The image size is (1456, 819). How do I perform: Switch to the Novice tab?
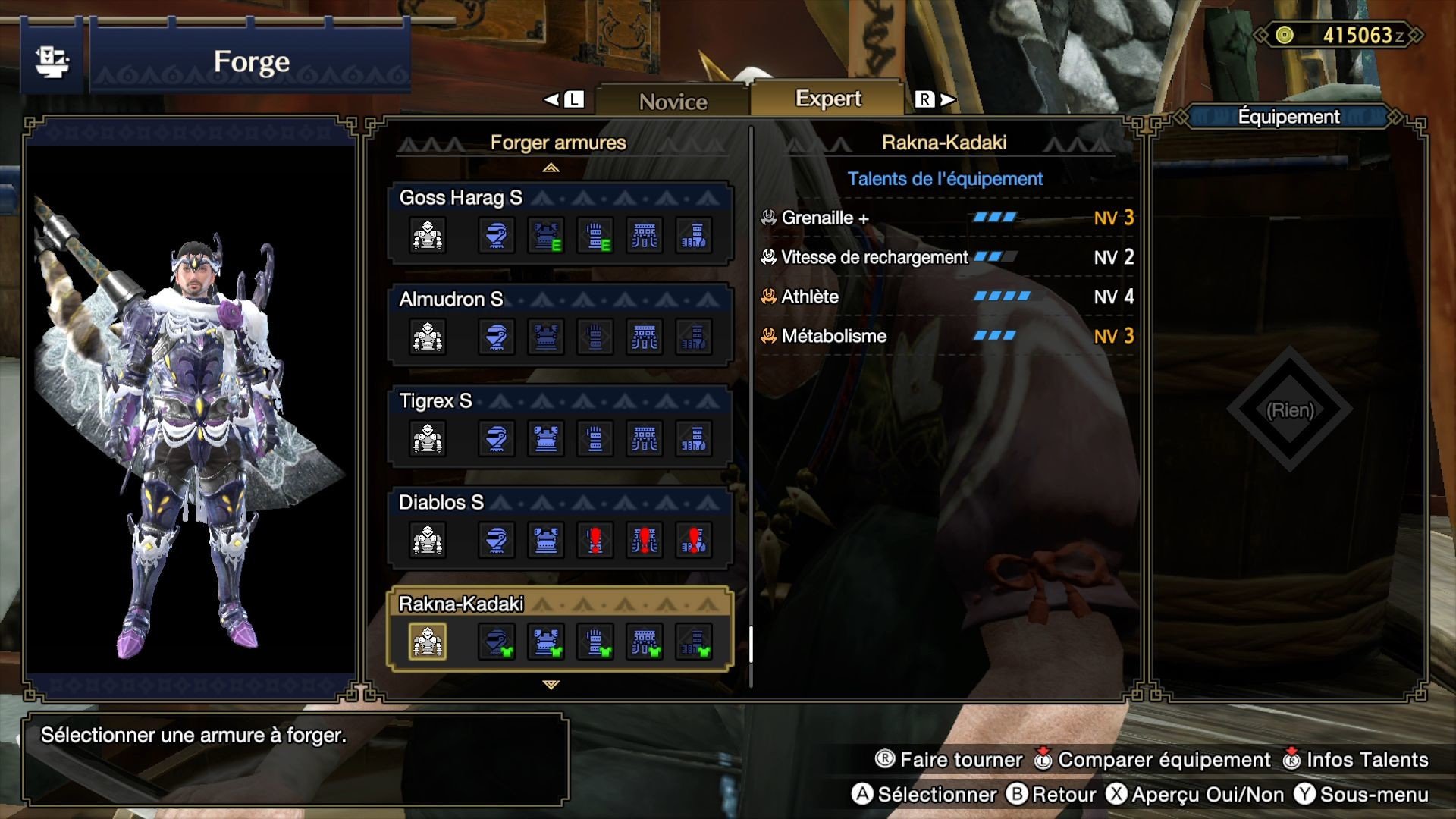tap(673, 99)
